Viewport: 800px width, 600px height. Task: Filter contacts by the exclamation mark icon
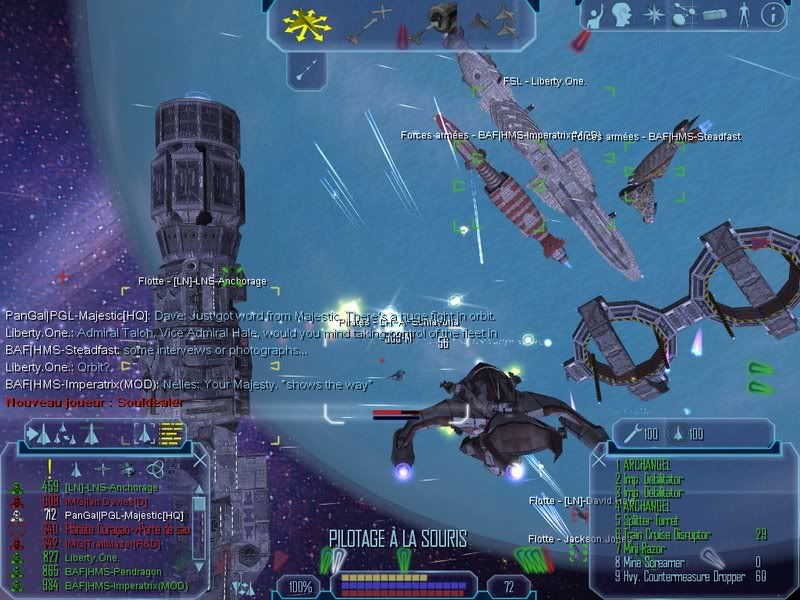(x=49, y=467)
